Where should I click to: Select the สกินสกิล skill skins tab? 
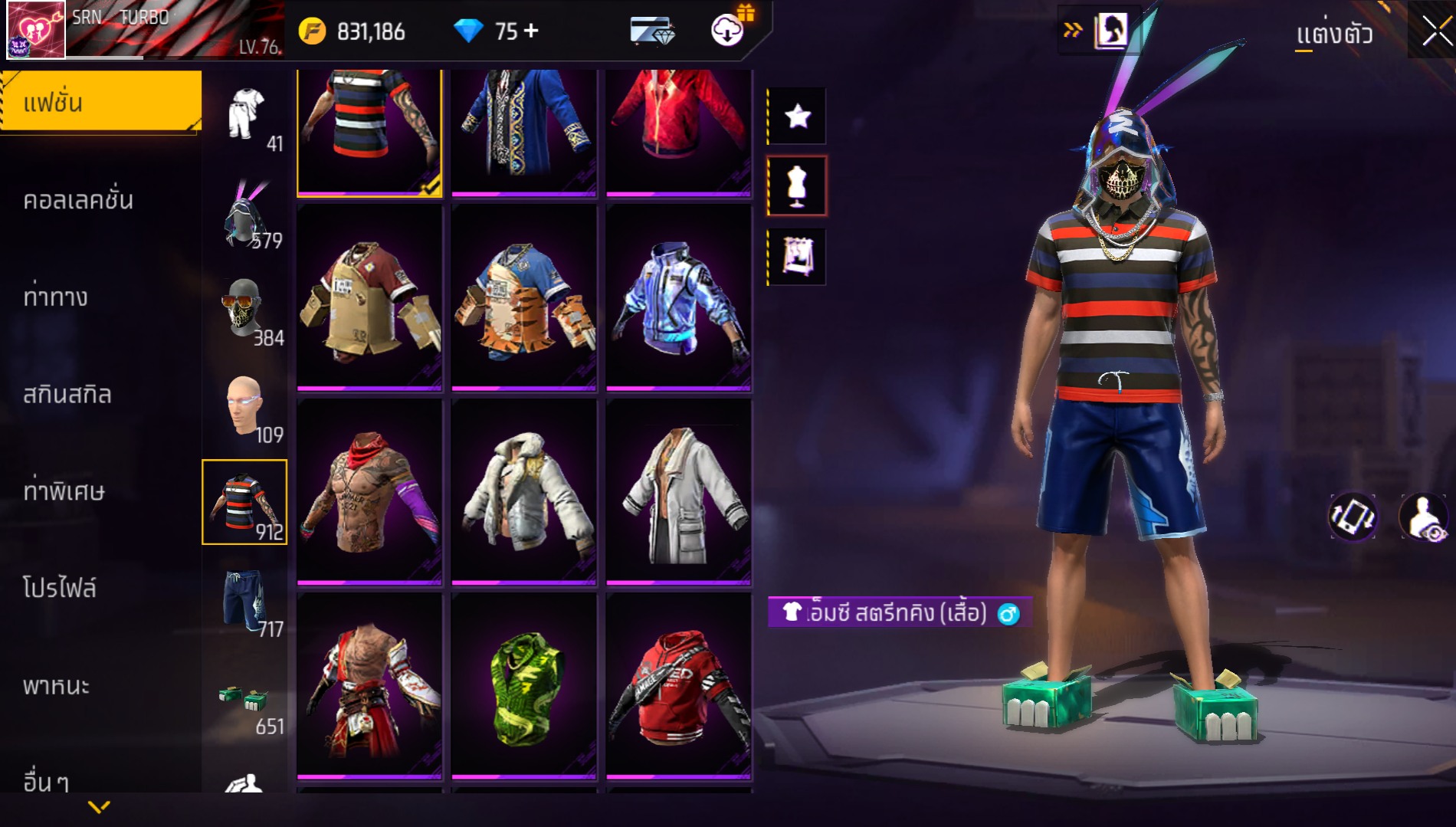(67, 395)
